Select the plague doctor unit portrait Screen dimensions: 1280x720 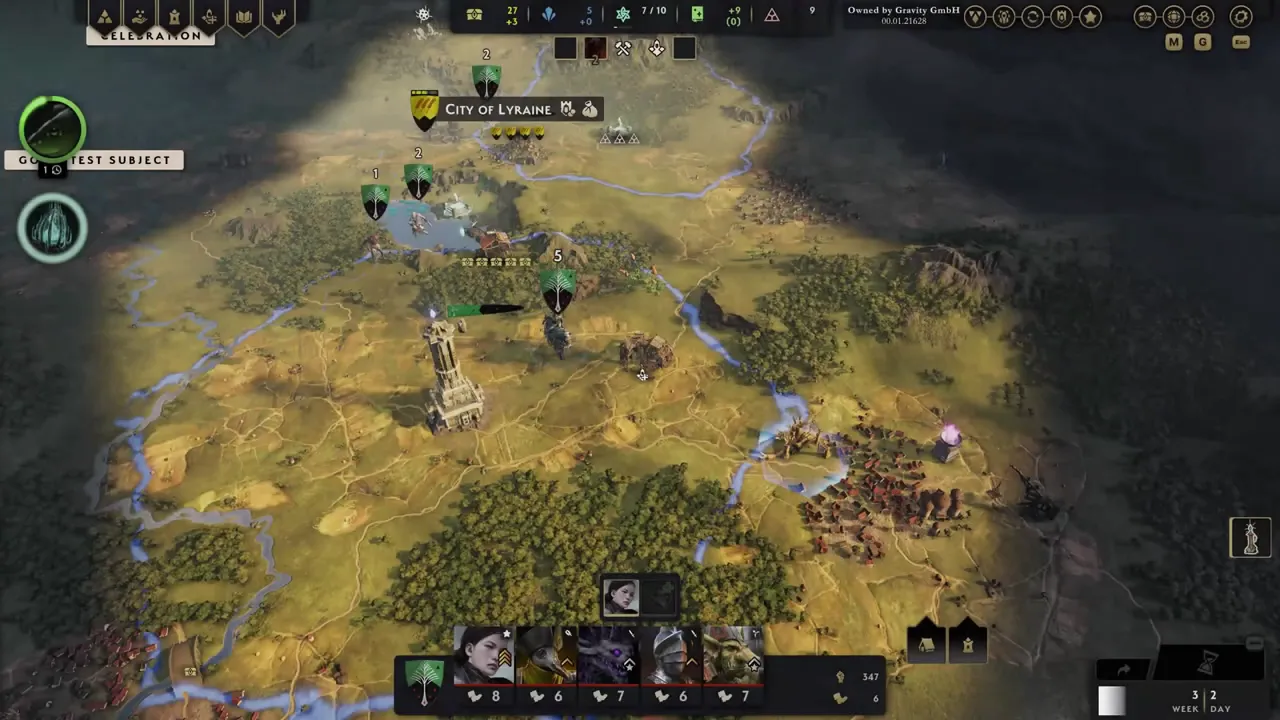(x=546, y=656)
